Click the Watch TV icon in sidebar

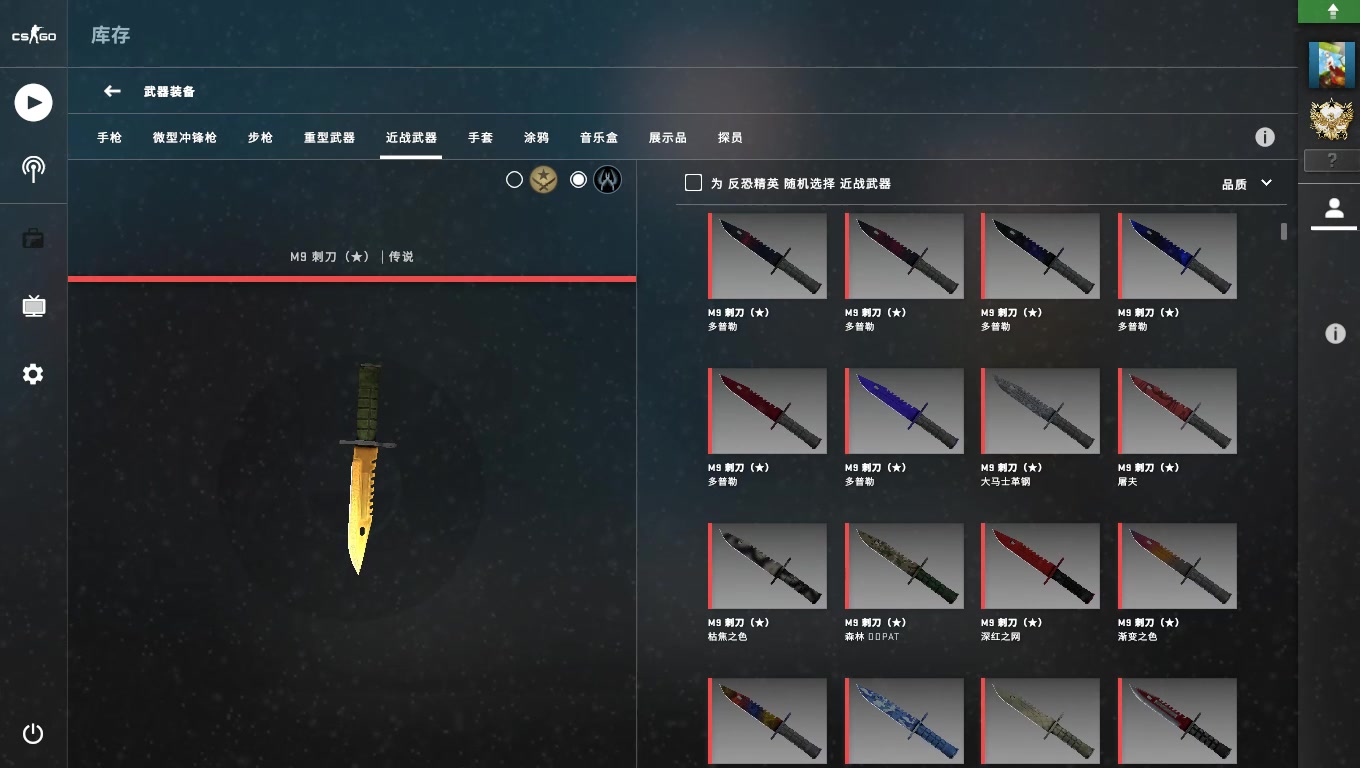coord(33,306)
